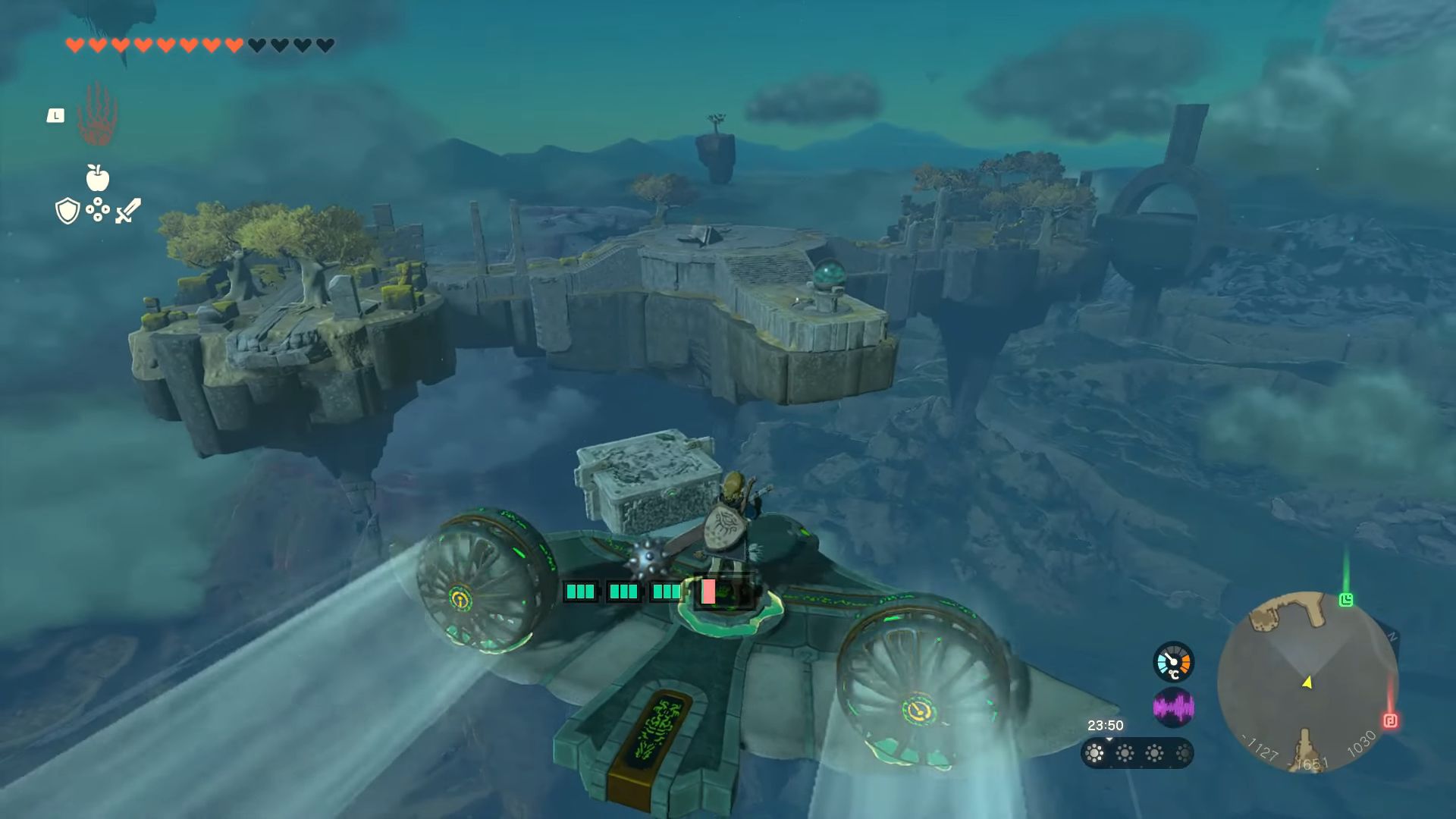
Task: Click the green marker on the minimap edge
Action: tap(1346, 600)
